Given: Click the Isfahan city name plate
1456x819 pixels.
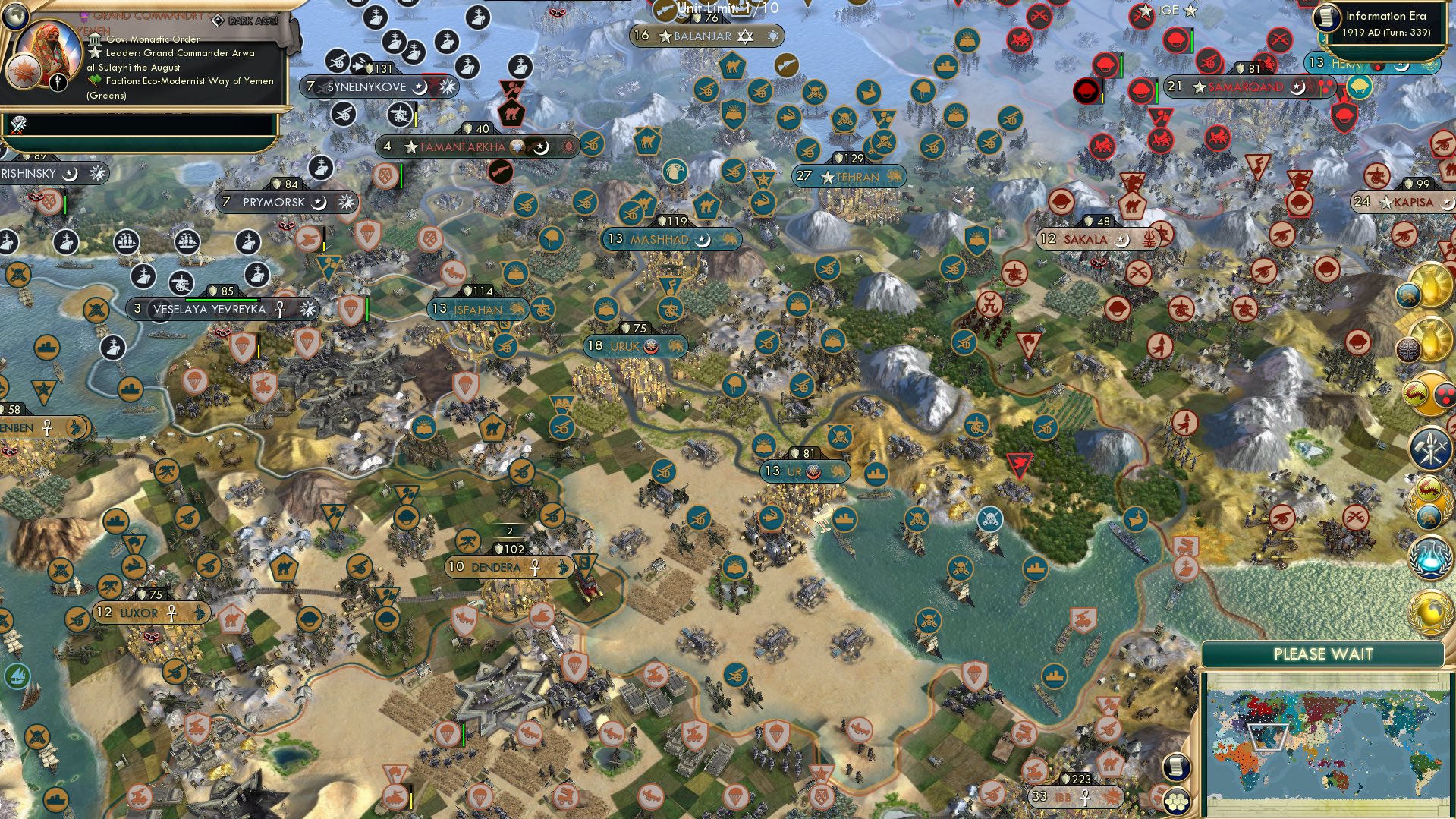Looking at the screenshot, I should click(x=474, y=309).
